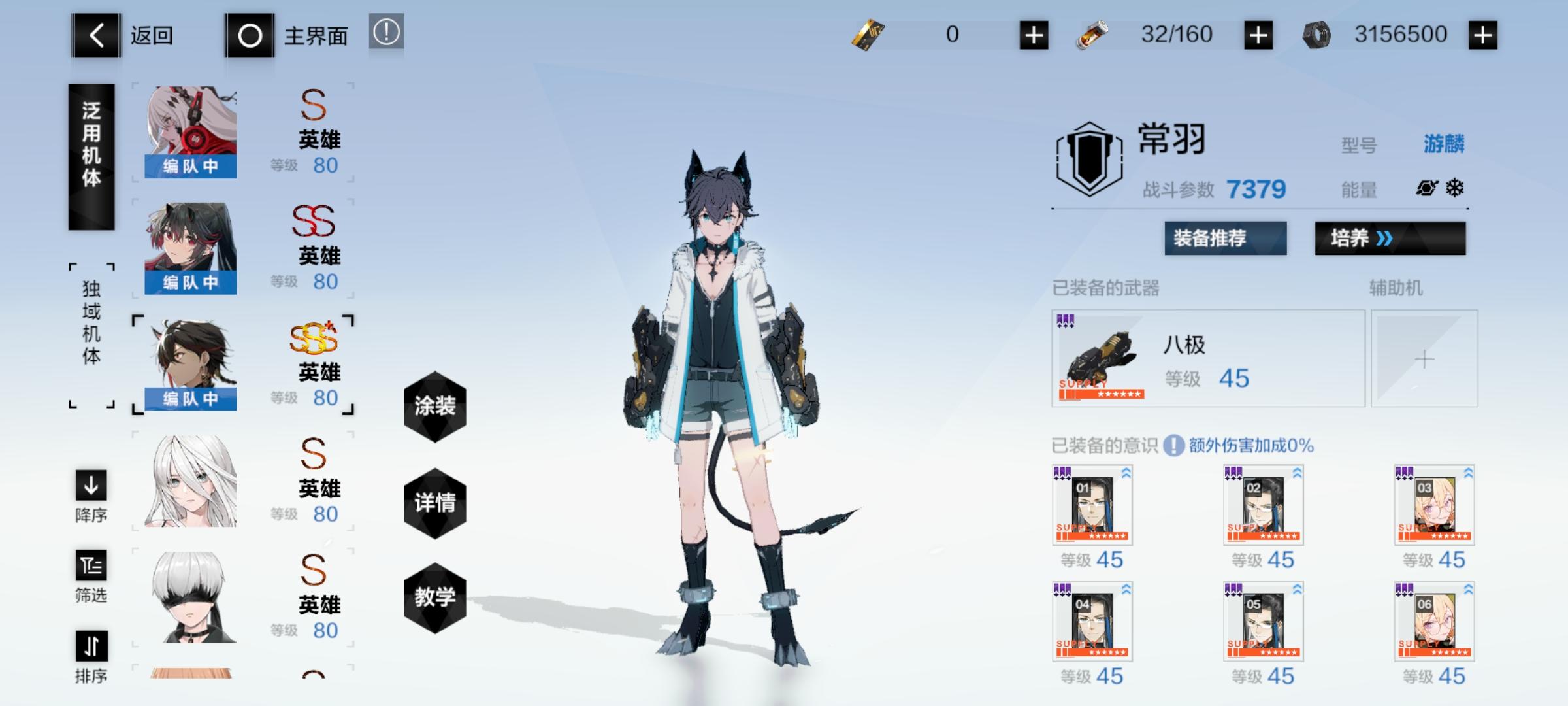The height and width of the screenshot is (706, 1568).
Task: Open the 详情 (details) hexagon menu
Action: point(435,503)
